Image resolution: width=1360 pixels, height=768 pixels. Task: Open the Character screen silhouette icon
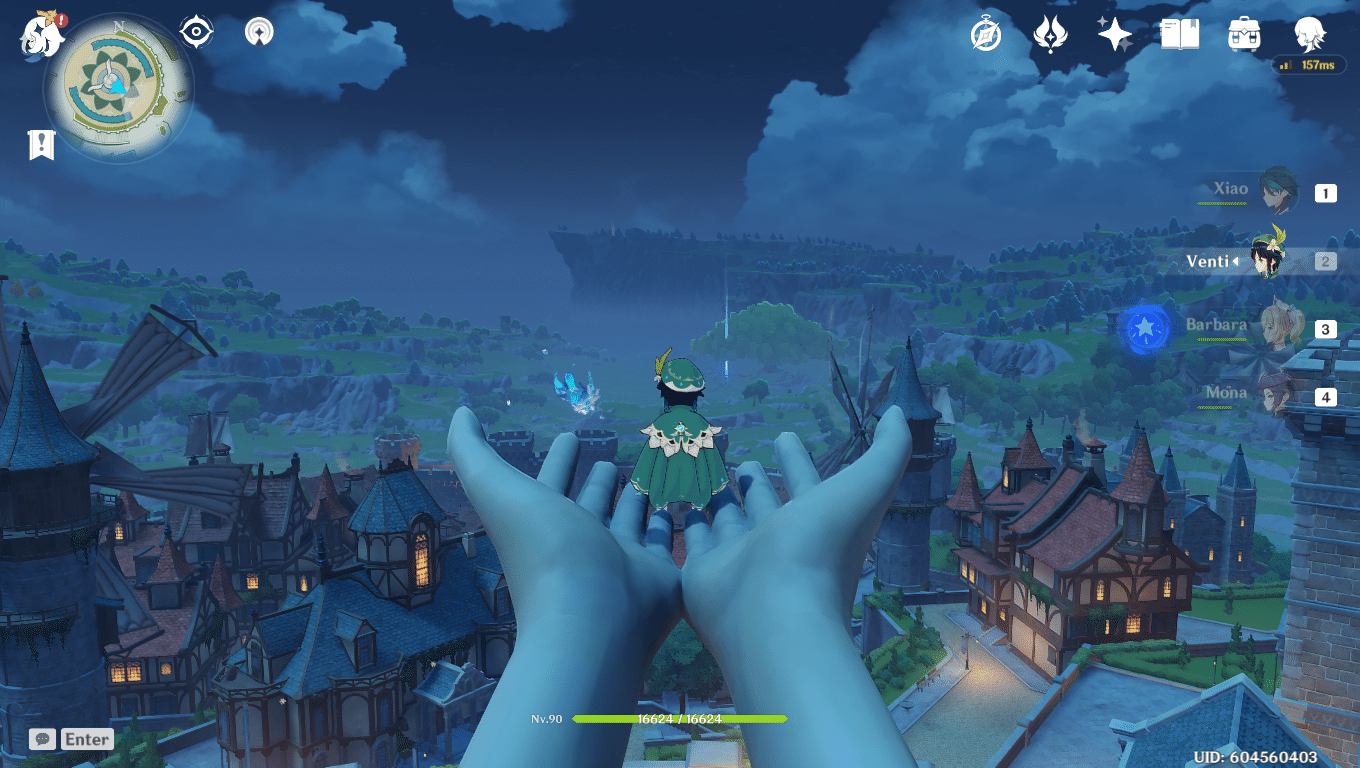[x=1307, y=33]
